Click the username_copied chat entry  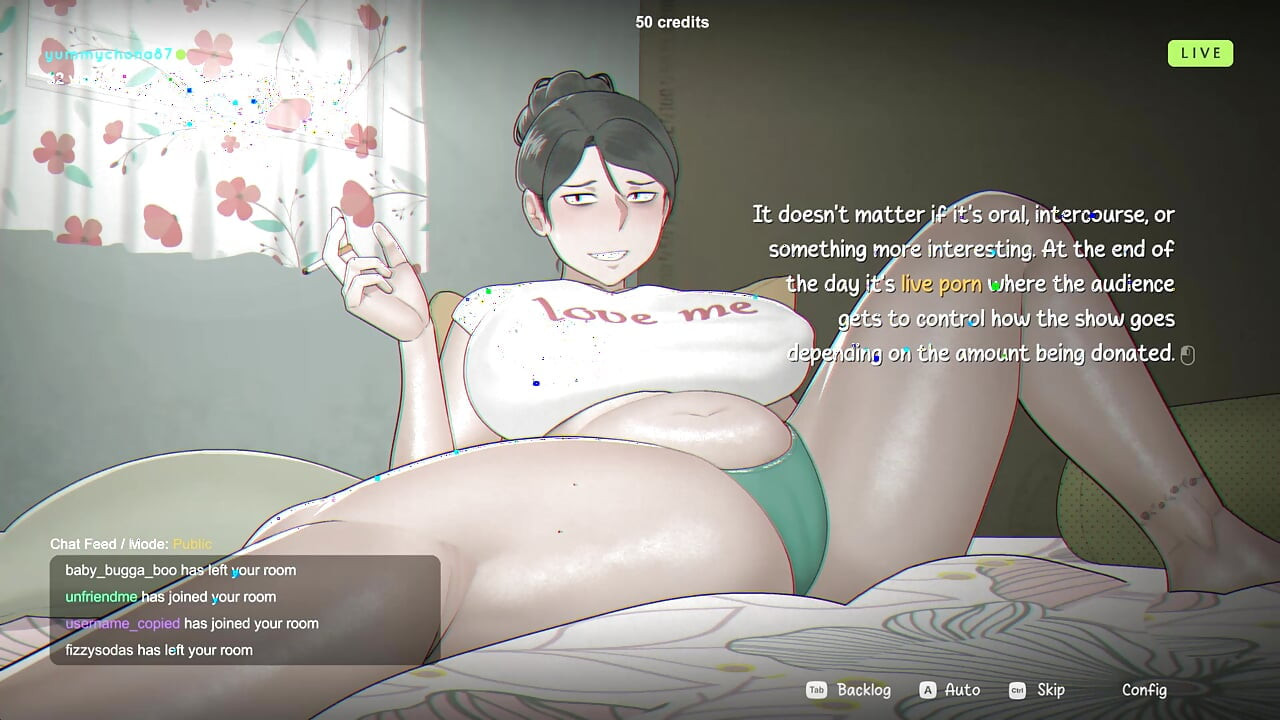point(122,623)
